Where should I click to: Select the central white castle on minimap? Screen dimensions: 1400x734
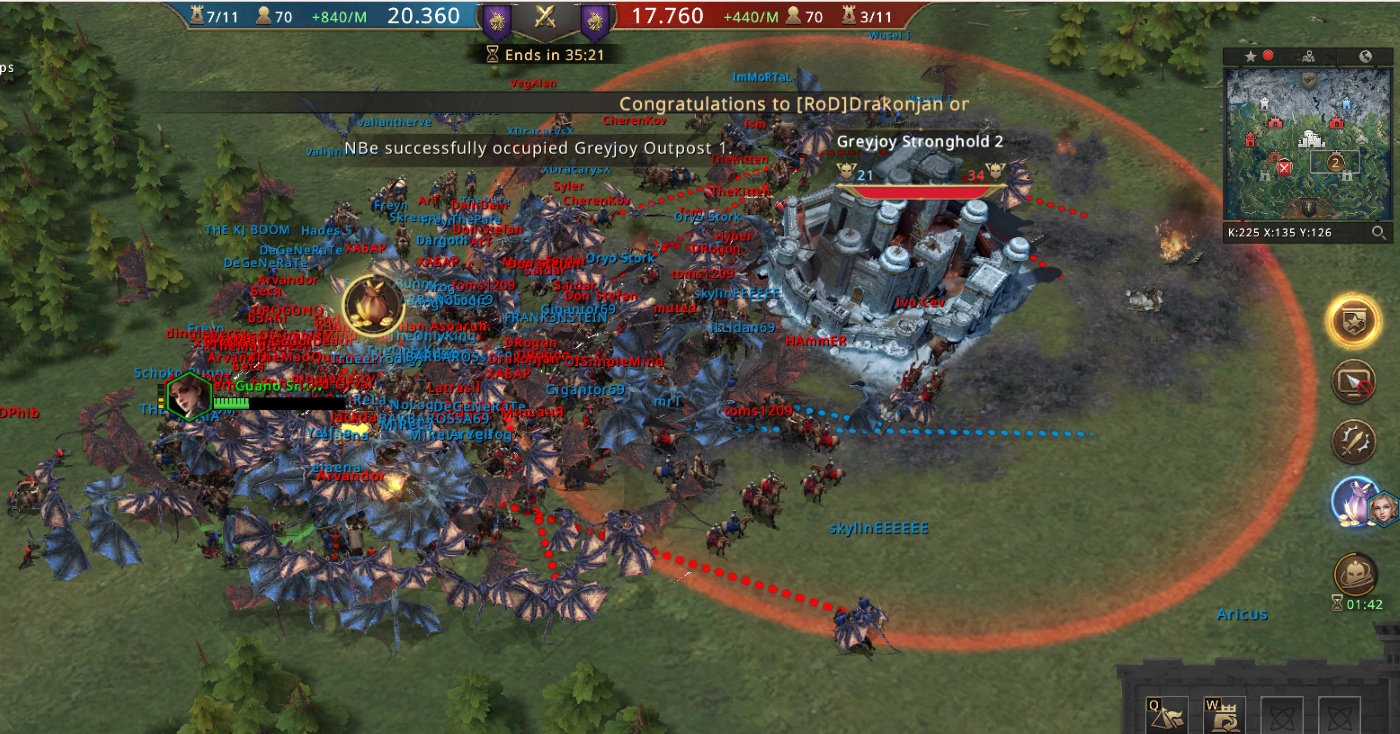click(x=1312, y=139)
